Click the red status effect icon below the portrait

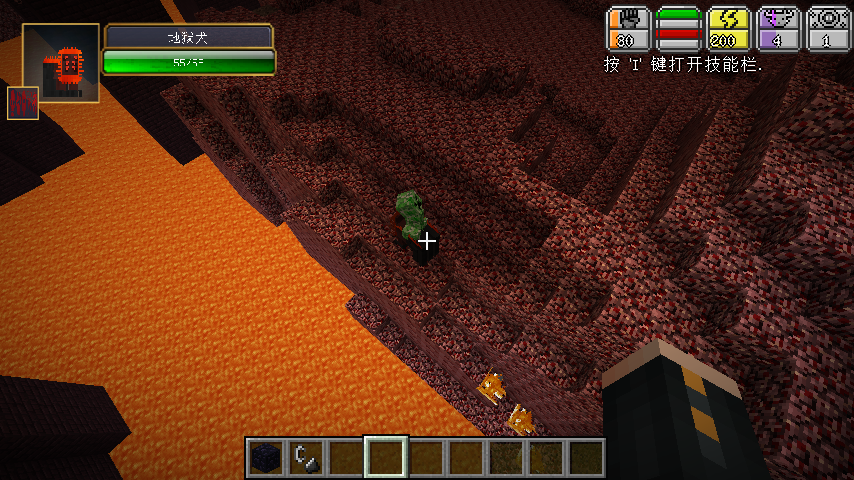tap(23, 103)
